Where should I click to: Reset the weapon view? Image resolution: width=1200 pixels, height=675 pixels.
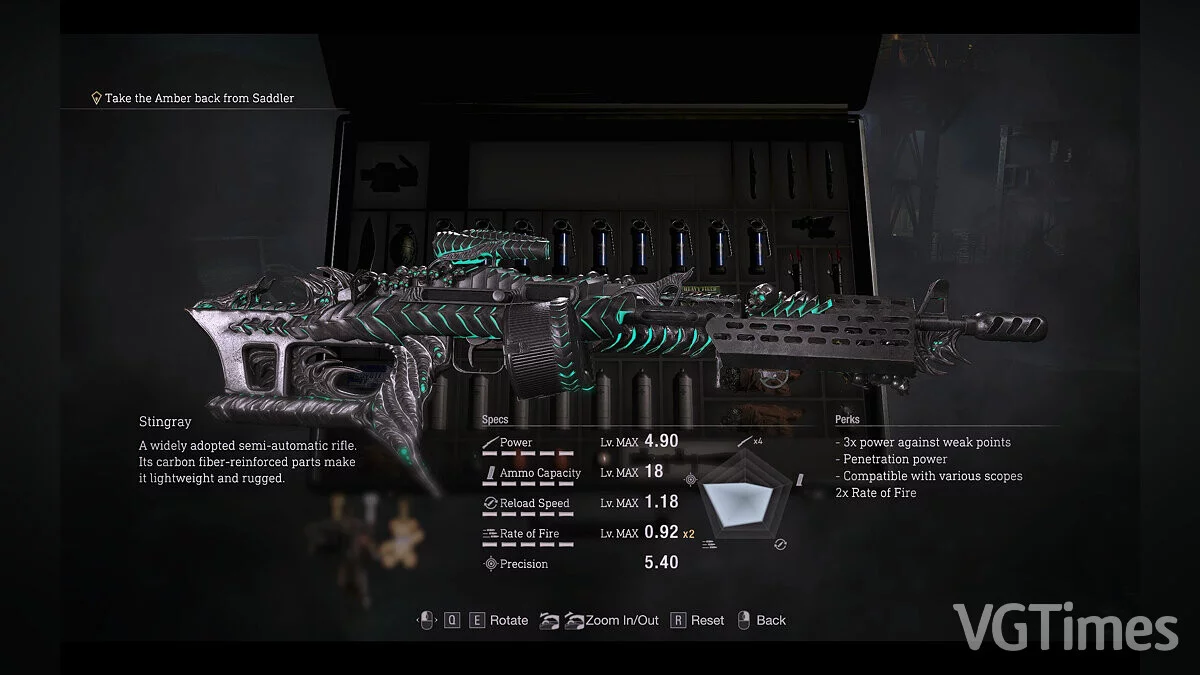[x=706, y=621]
